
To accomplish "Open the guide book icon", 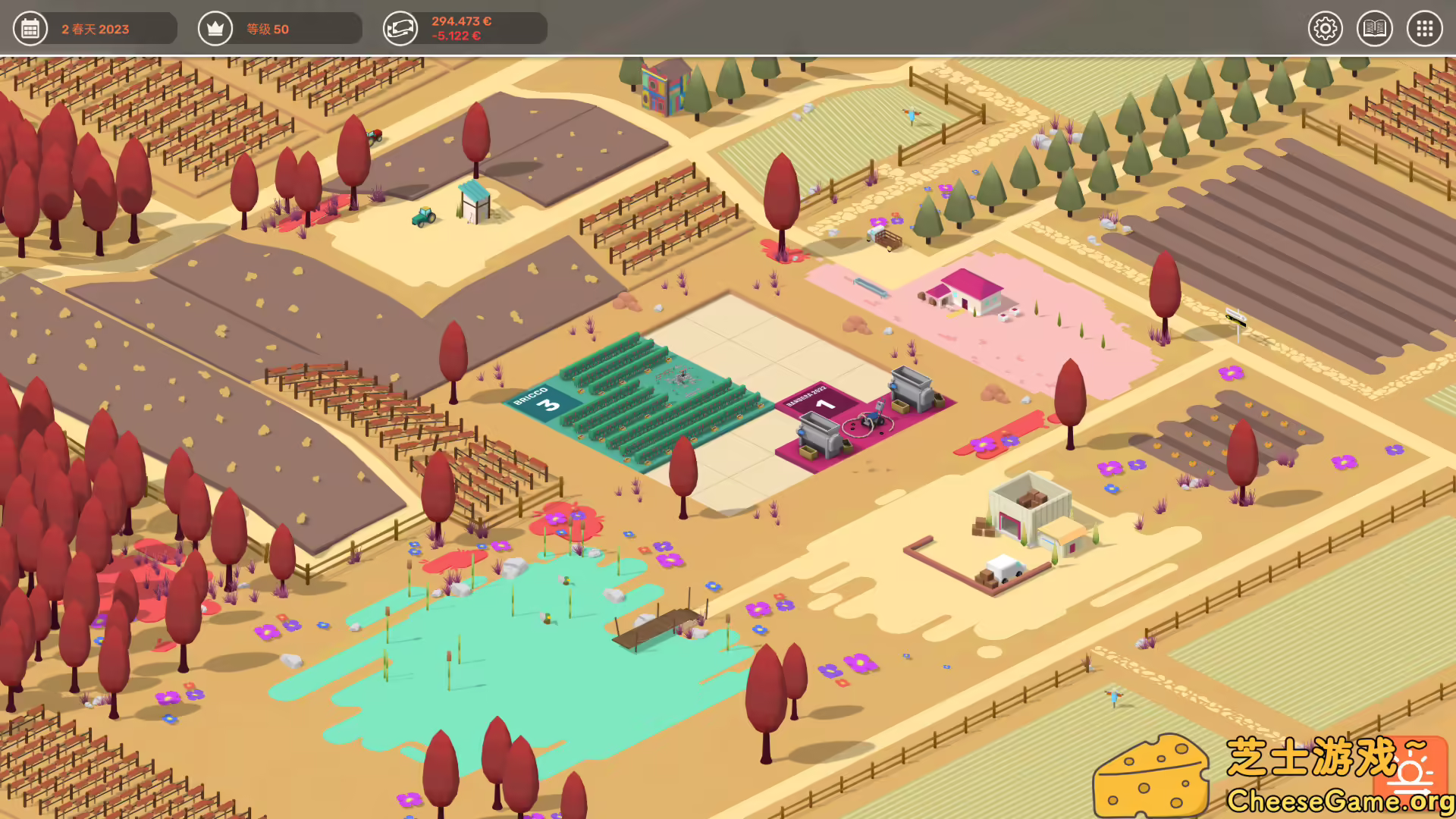I will [1375, 28].
